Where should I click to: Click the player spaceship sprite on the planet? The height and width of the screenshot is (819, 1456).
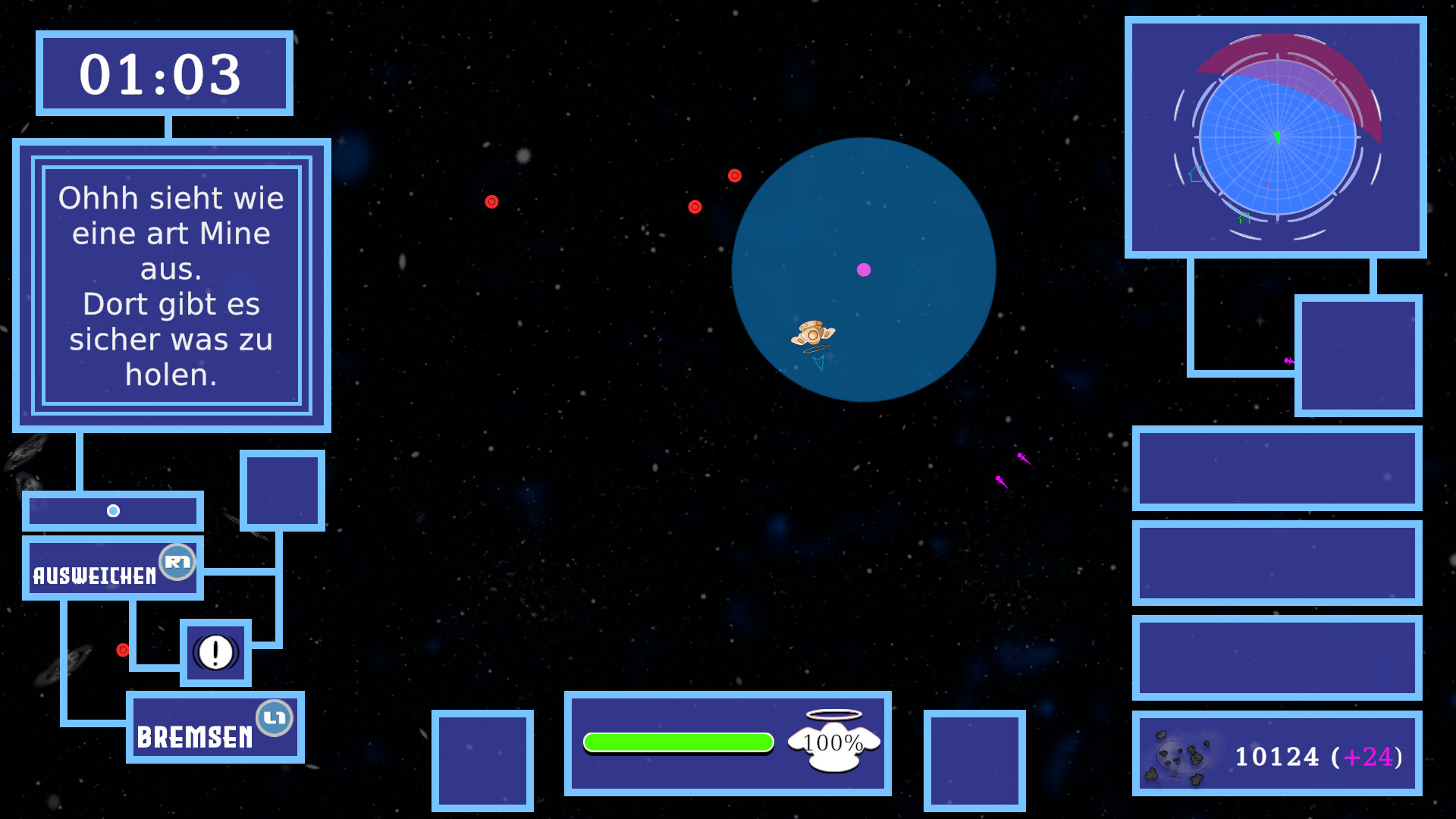(814, 336)
